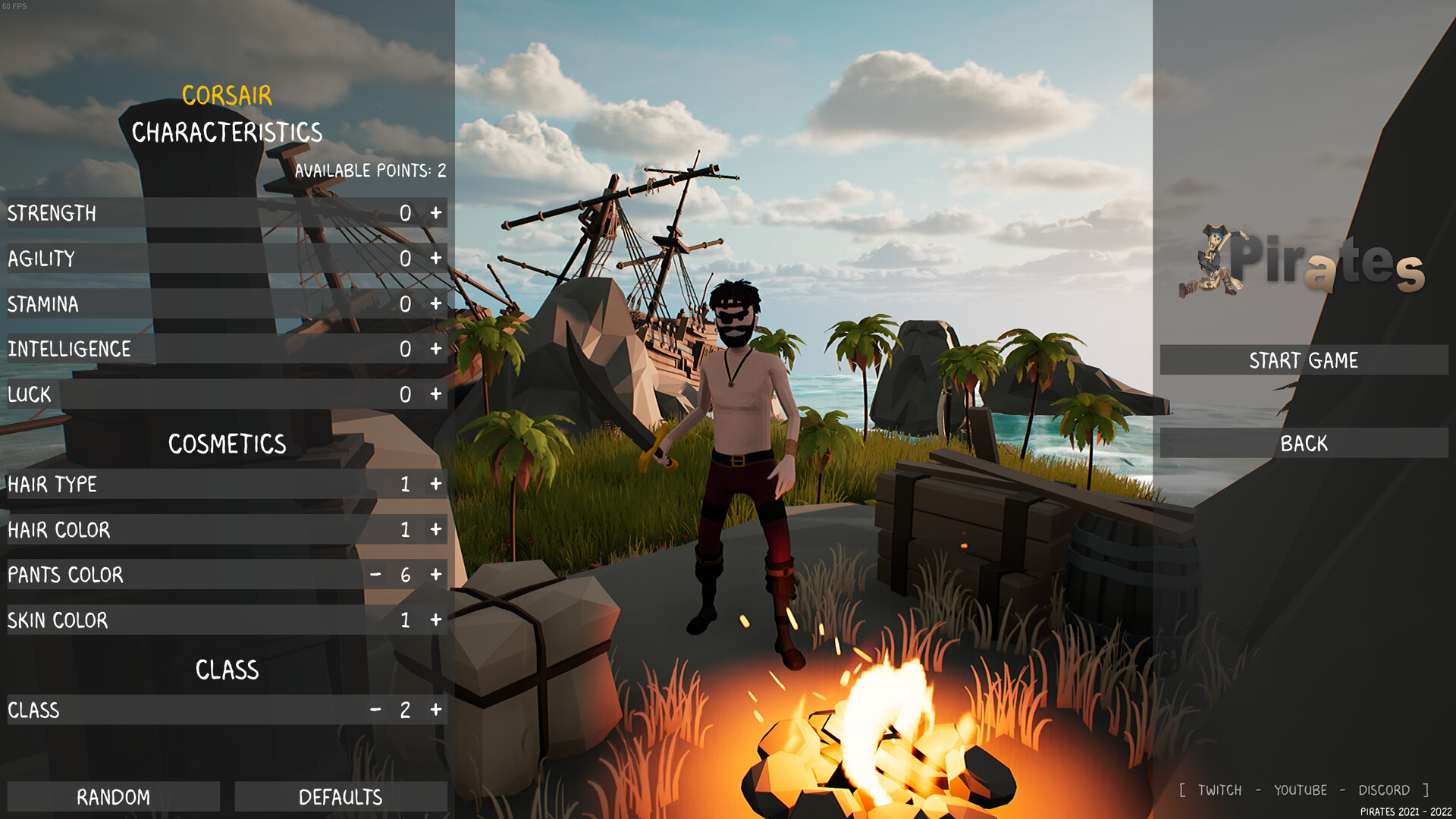Viewport: 1456px width, 819px height.
Task: Return to previous screen via BACK
Action: pyautogui.click(x=1303, y=444)
